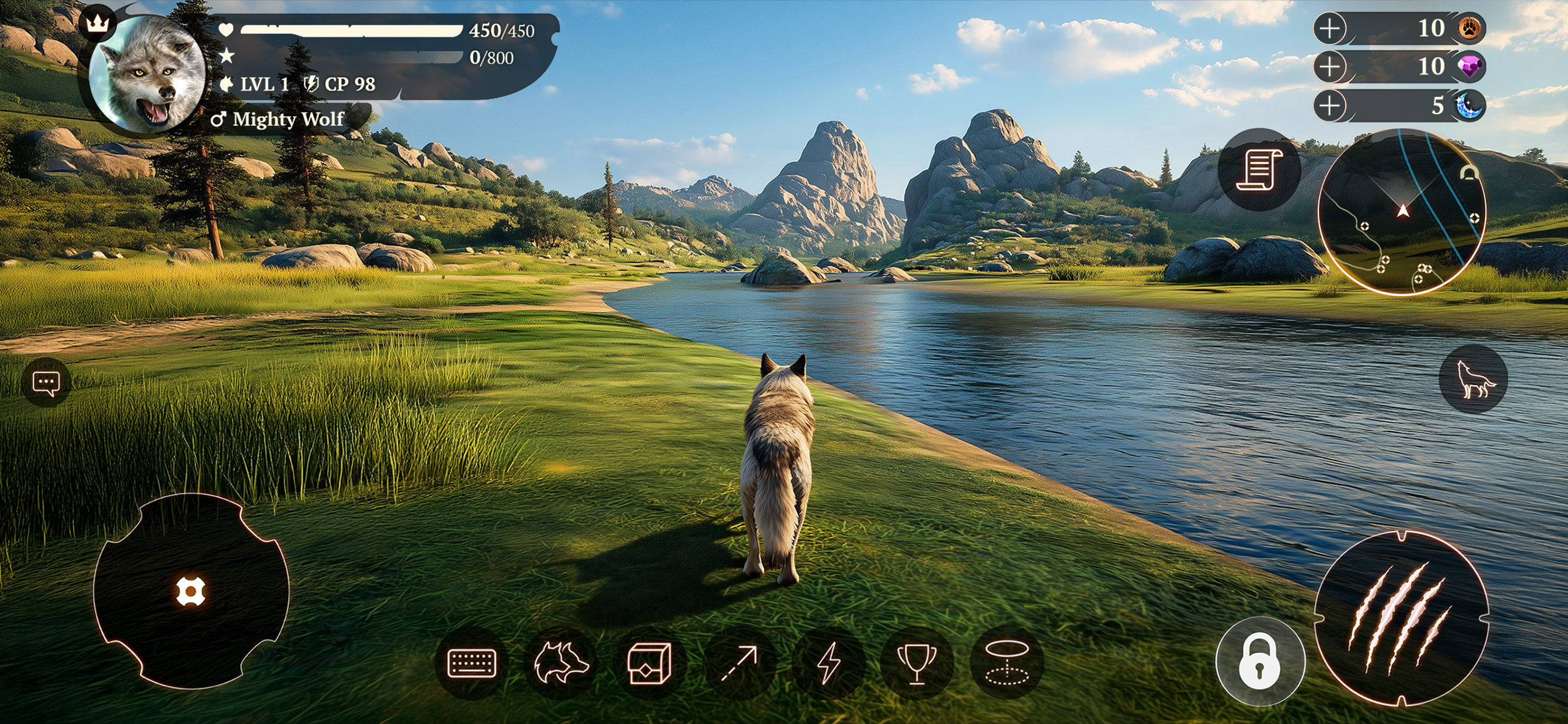The height and width of the screenshot is (724, 1568).
Task: Toggle the target lock padlock button
Action: tap(1260, 661)
